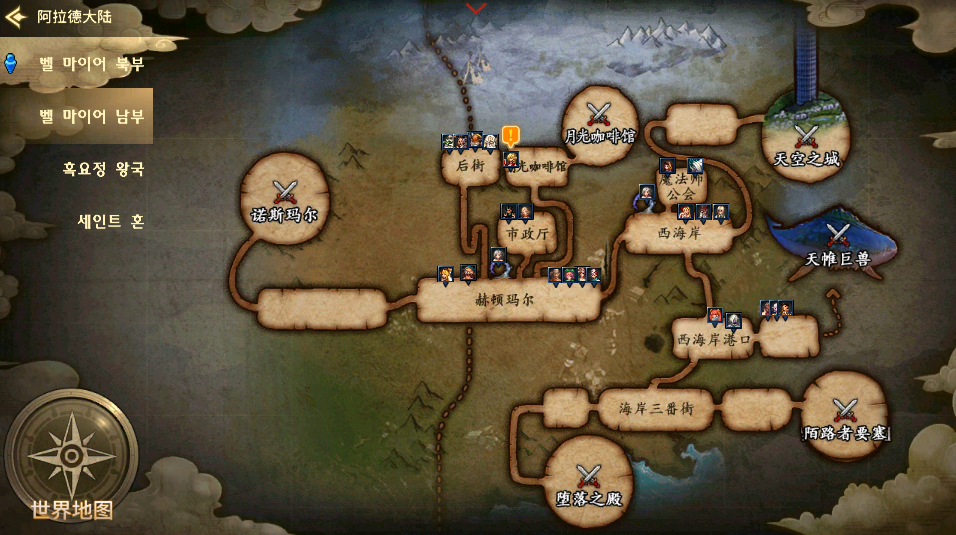
Task: Travel to the 赫顿玛尔 town node
Action: [505, 299]
